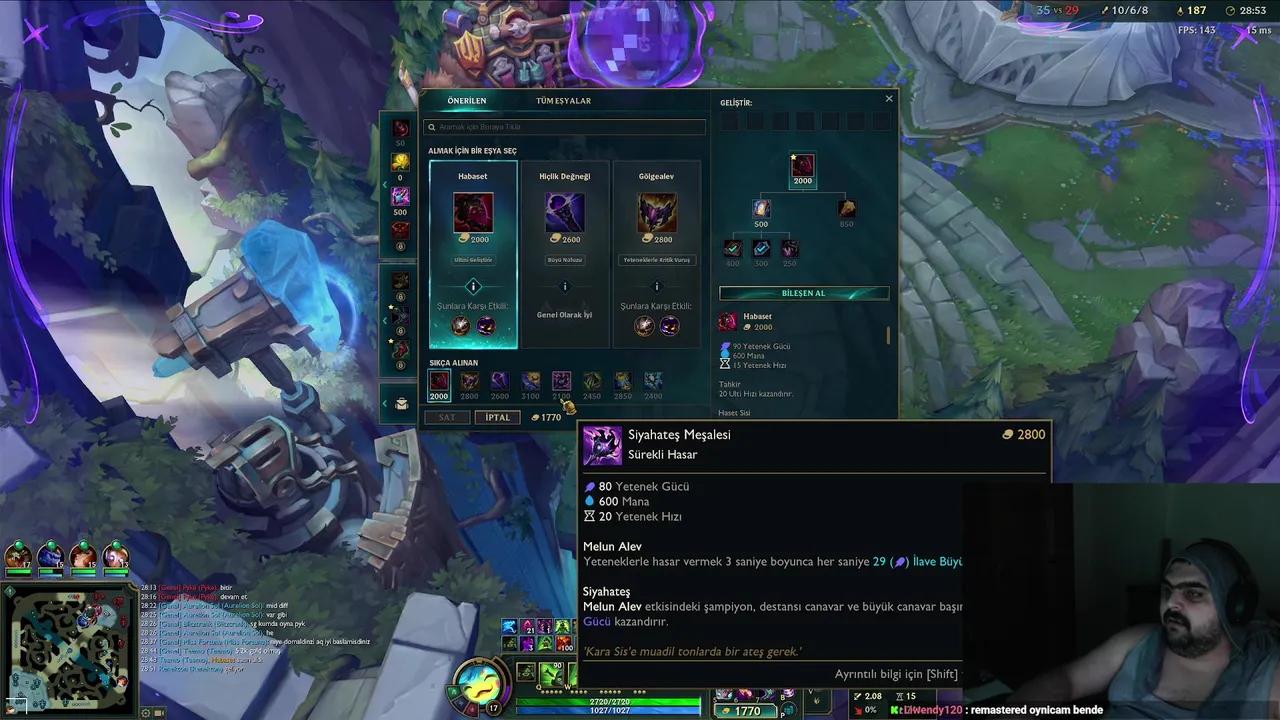Select the Habaset item image in recommended panel
The height and width of the screenshot is (720, 1280).
point(472,210)
